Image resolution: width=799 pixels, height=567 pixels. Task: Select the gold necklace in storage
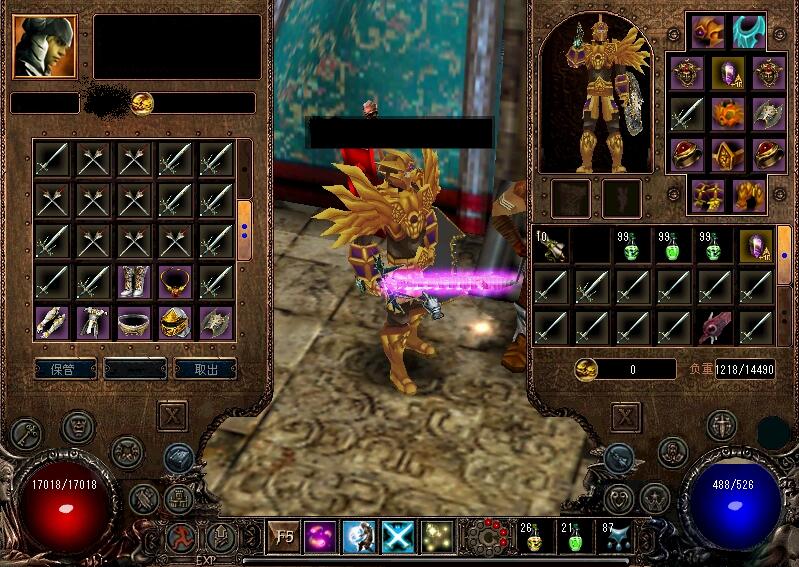point(175,280)
